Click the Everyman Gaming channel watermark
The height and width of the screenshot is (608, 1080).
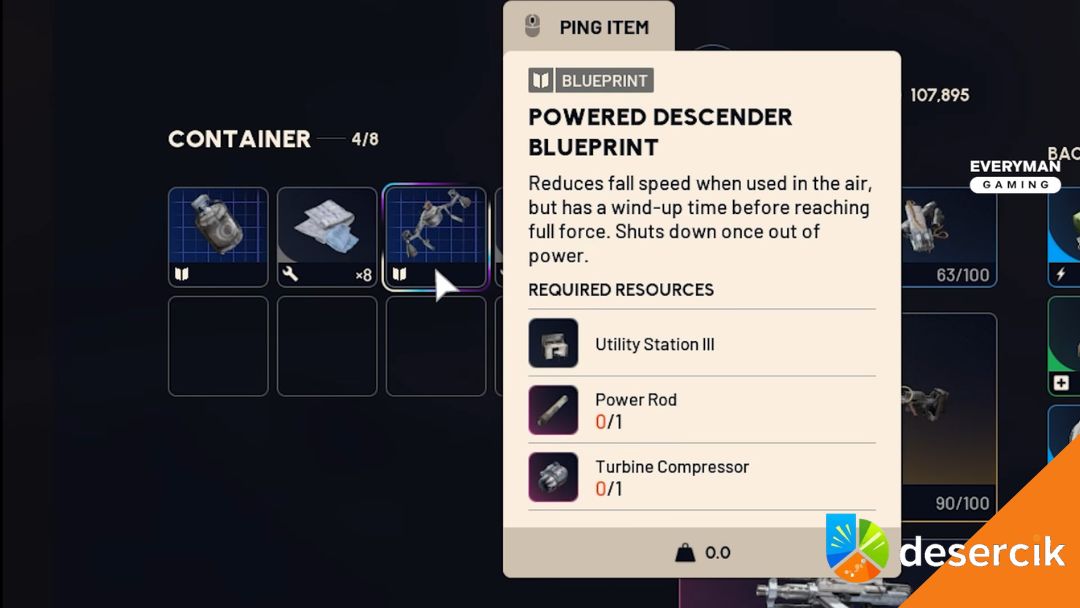coord(1015,175)
